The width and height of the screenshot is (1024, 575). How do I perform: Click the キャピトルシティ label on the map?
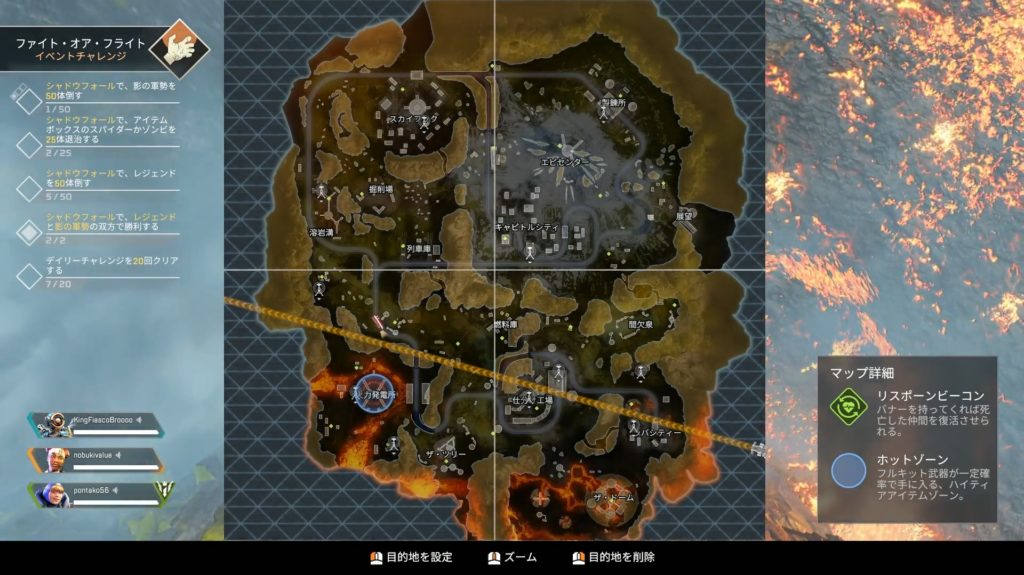[x=527, y=228]
